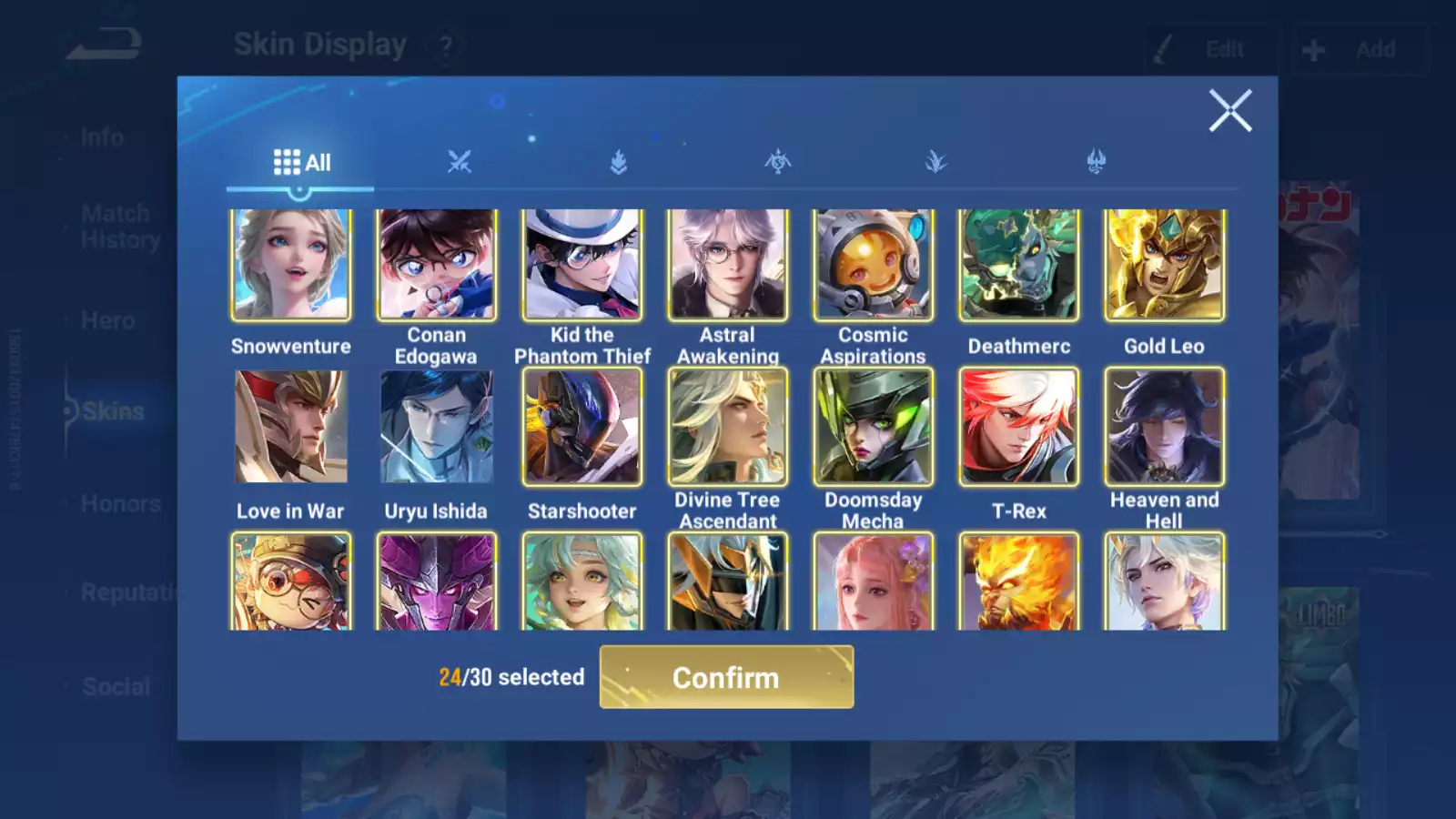1456x819 pixels.
Task: Toggle the Astral Awakening skin
Action: point(728,266)
